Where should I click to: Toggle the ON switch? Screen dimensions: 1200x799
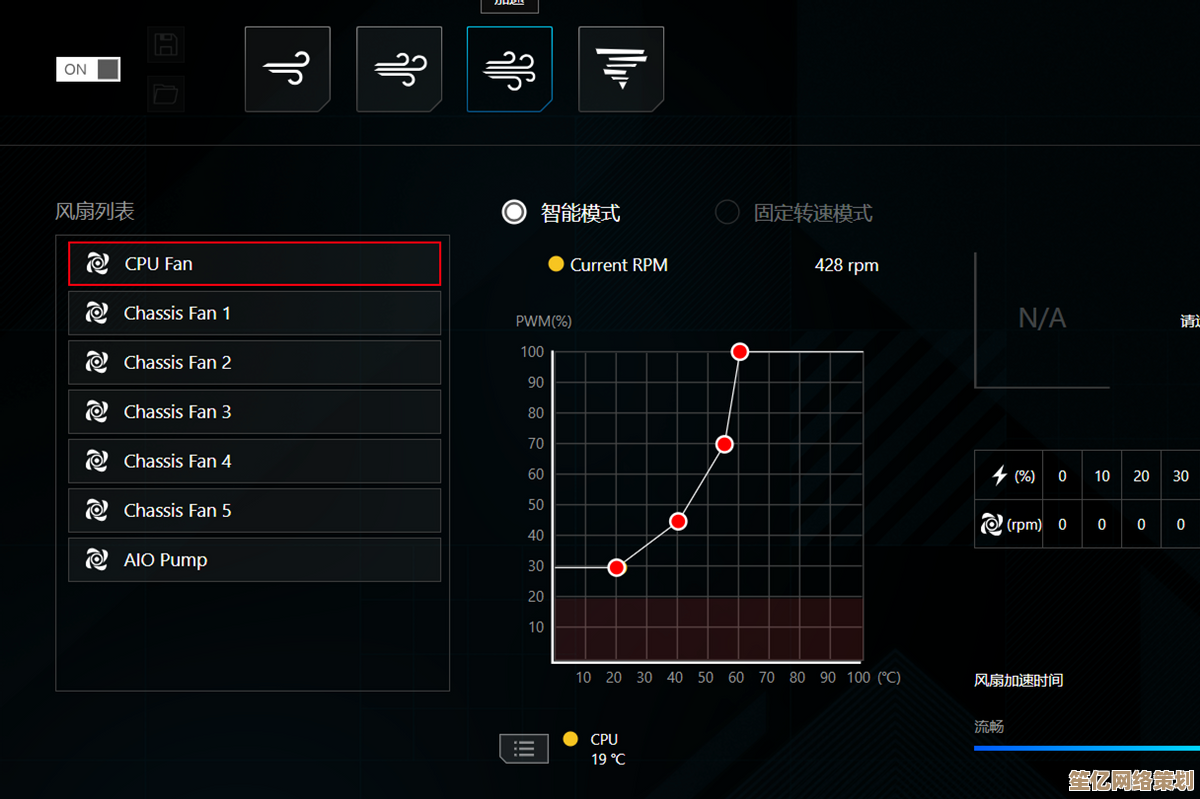click(88, 69)
